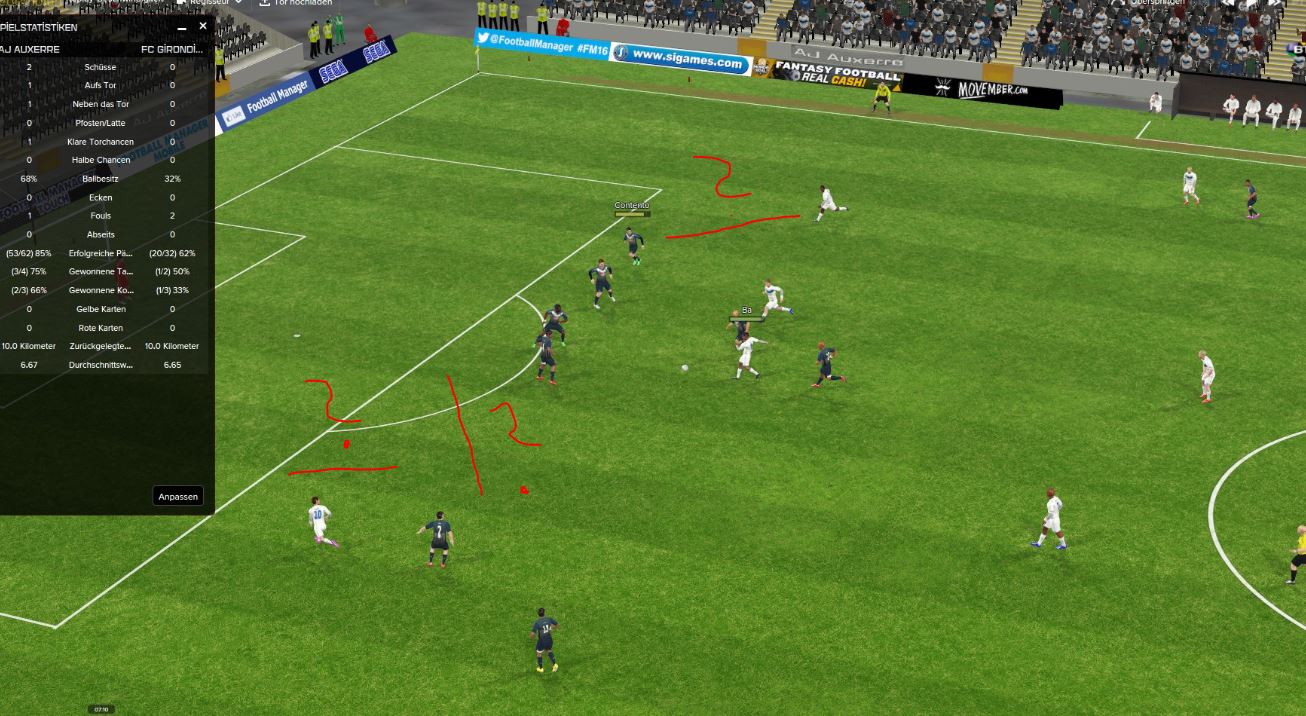This screenshot has width=1306, height=716.
Task: Close the Spielstatistiken panel
Action: click(x=203, y=26)
